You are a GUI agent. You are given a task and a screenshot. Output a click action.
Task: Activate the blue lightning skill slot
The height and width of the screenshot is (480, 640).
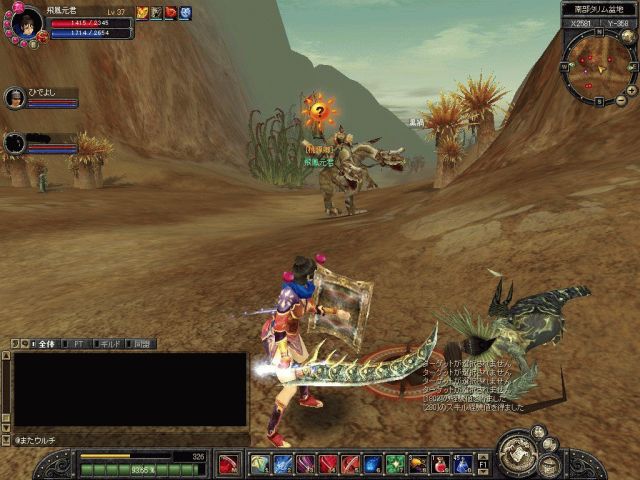(x=284, y=463)
